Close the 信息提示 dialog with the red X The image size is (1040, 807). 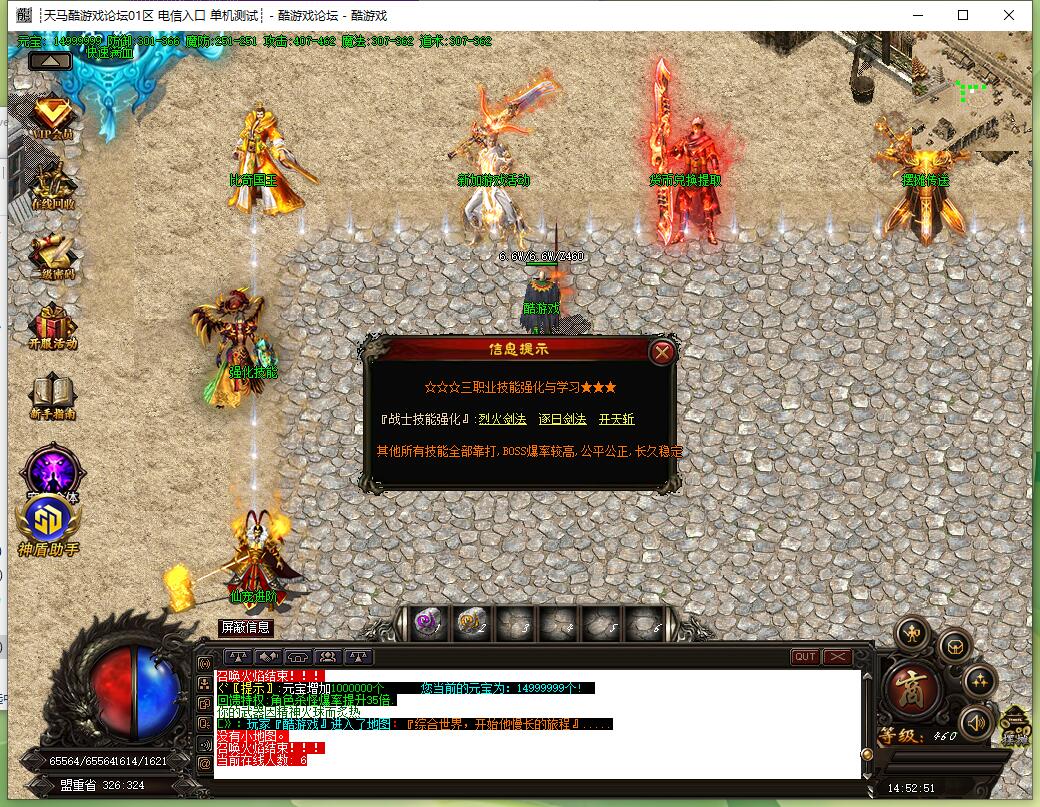click(x=662, y=352)
